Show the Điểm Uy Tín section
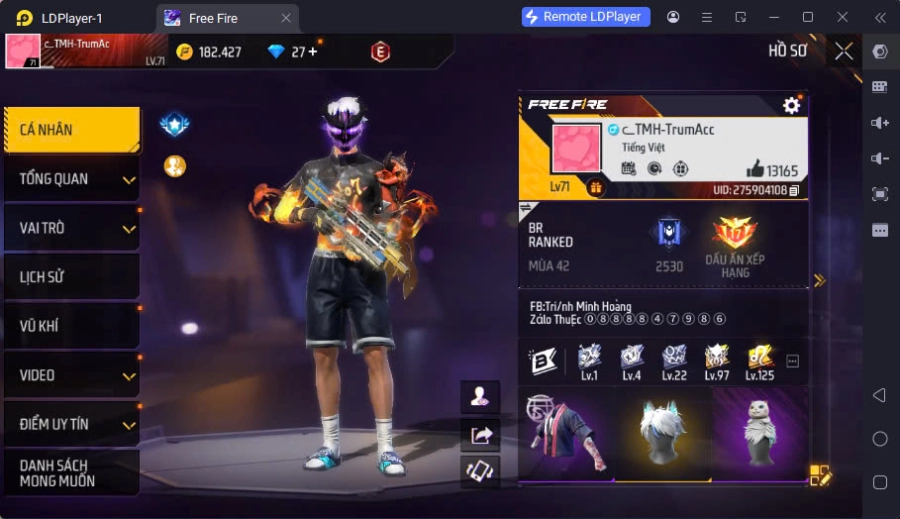 [71, 424]
